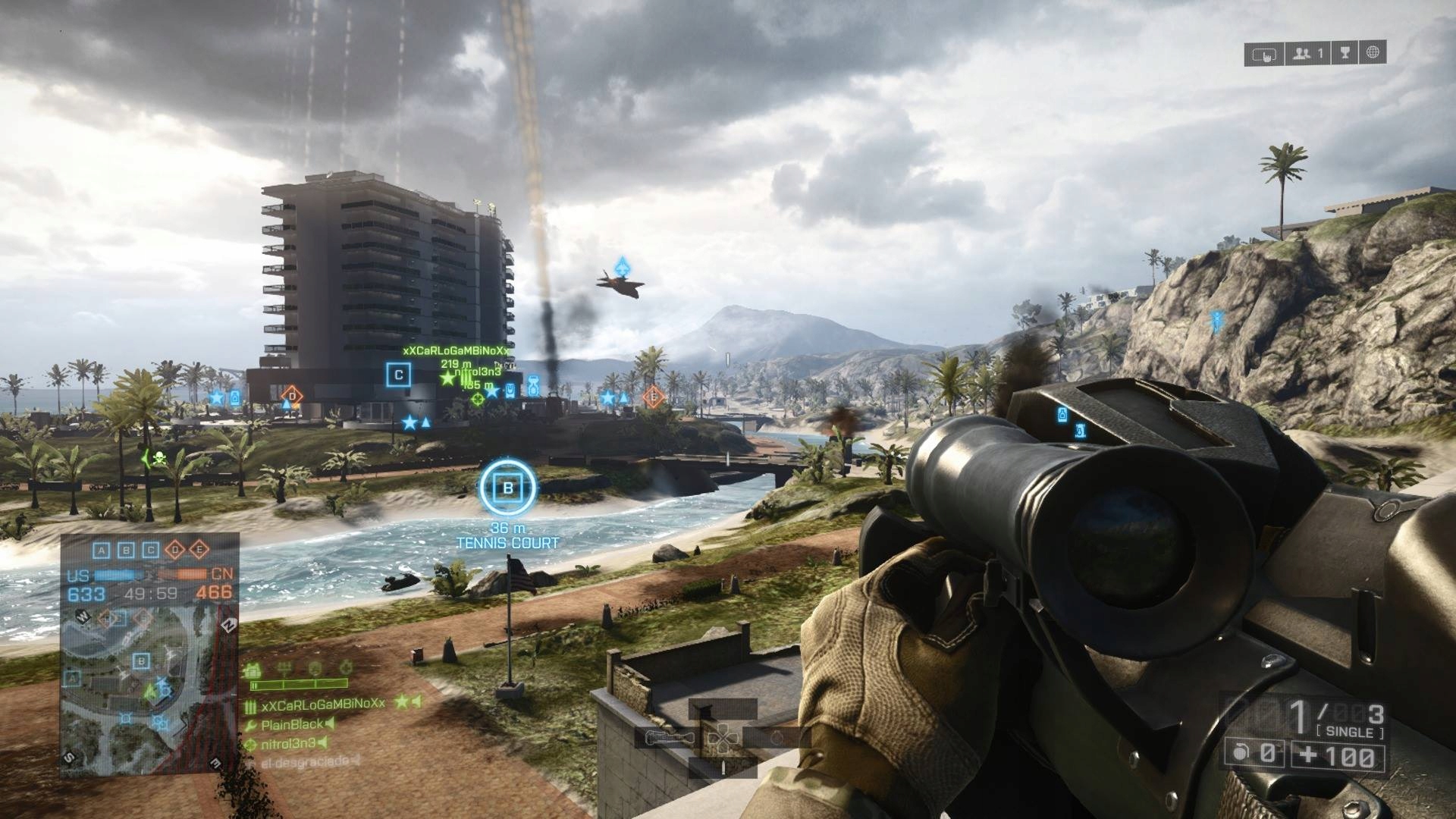This screenshot has height=819, width=1456.
Task: Select the D-pad icon in the weapon selector
Action: click(x=723, y=739)
